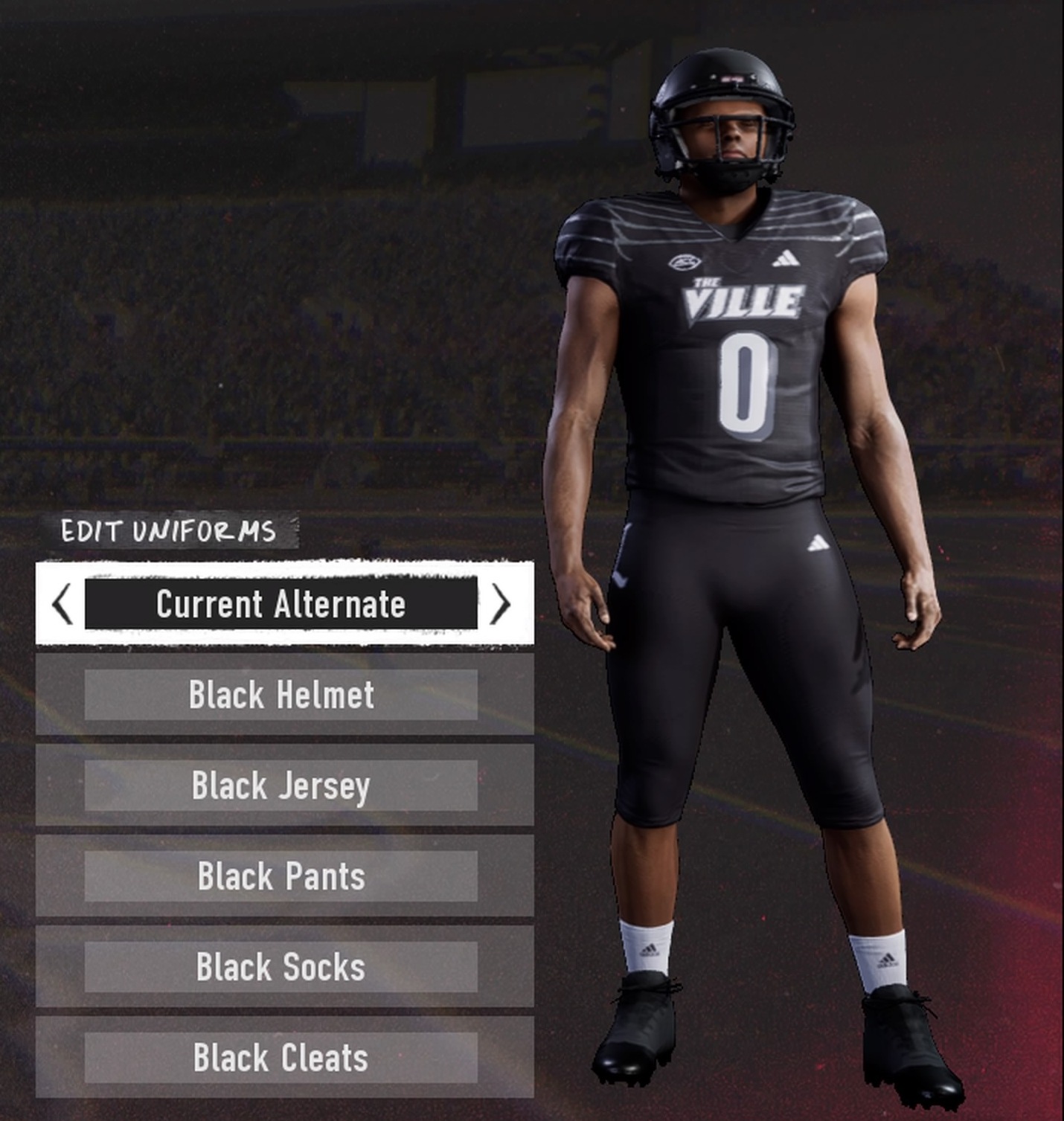Screen dimensions: 1064x1121
Task: Open the Black Jersey option
Action: (281, 786)
